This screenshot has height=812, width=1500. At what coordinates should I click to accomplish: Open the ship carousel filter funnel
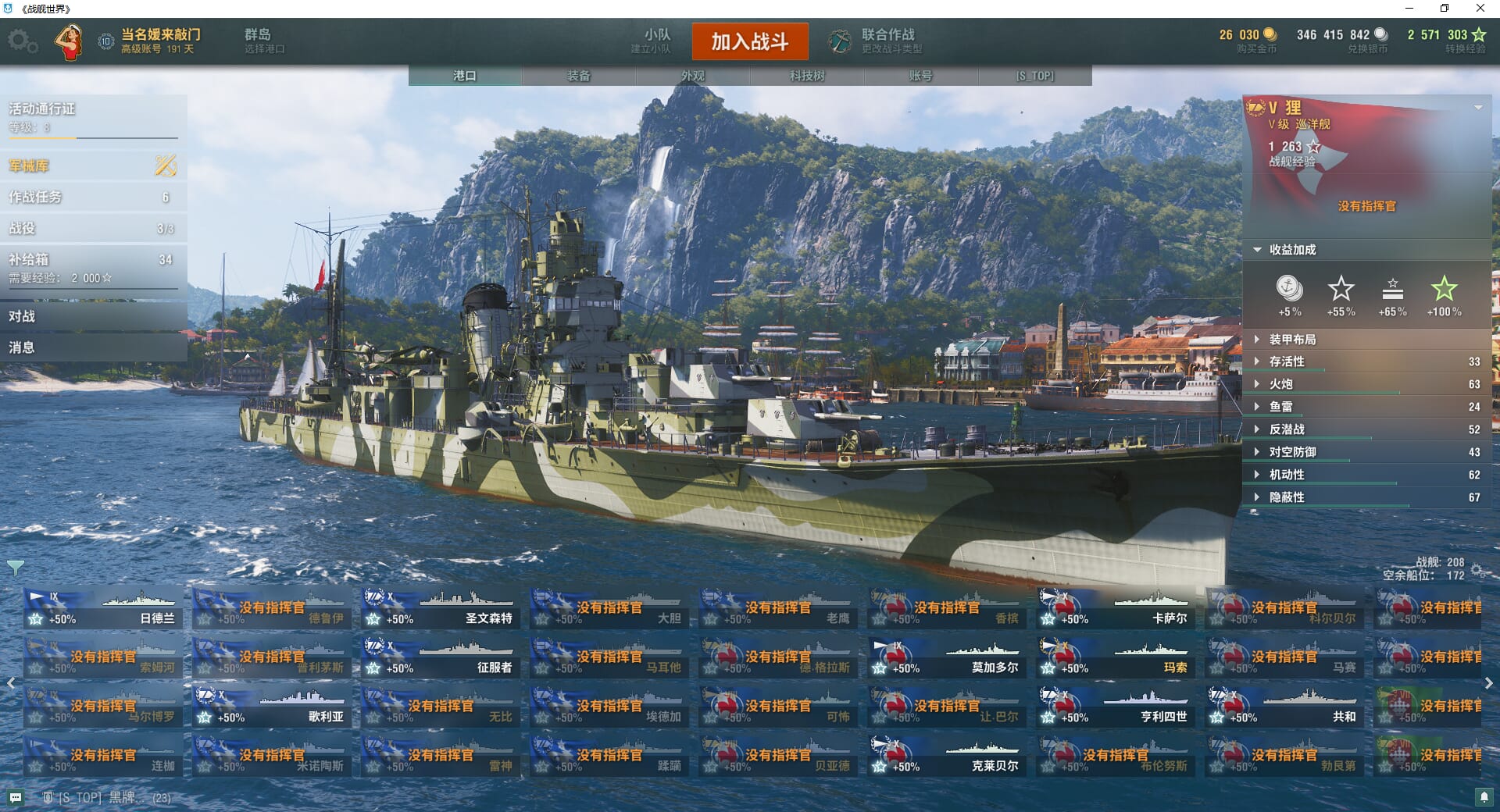tap(16, 567)
